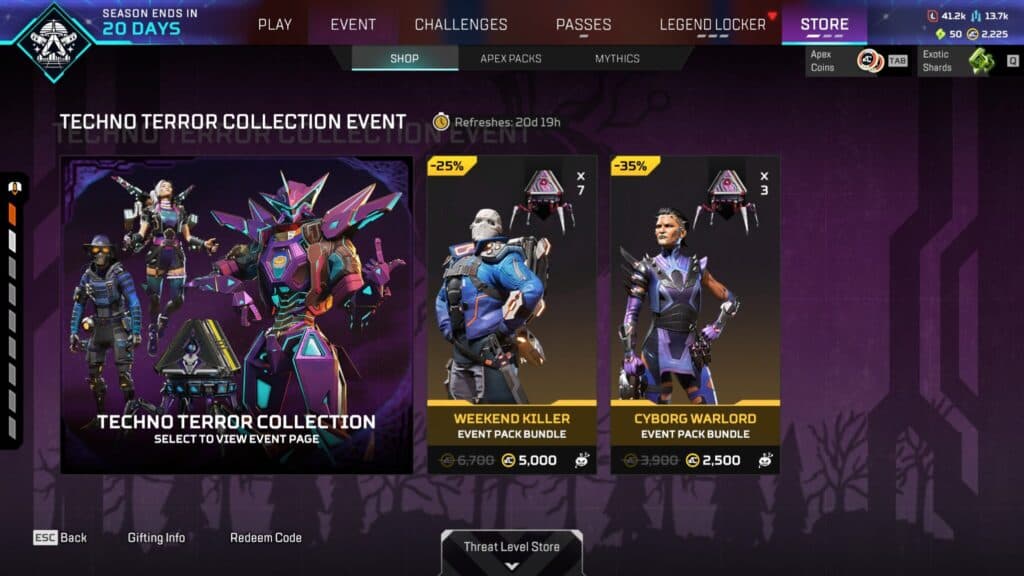Click the Store tab

[x=824, y=24]
